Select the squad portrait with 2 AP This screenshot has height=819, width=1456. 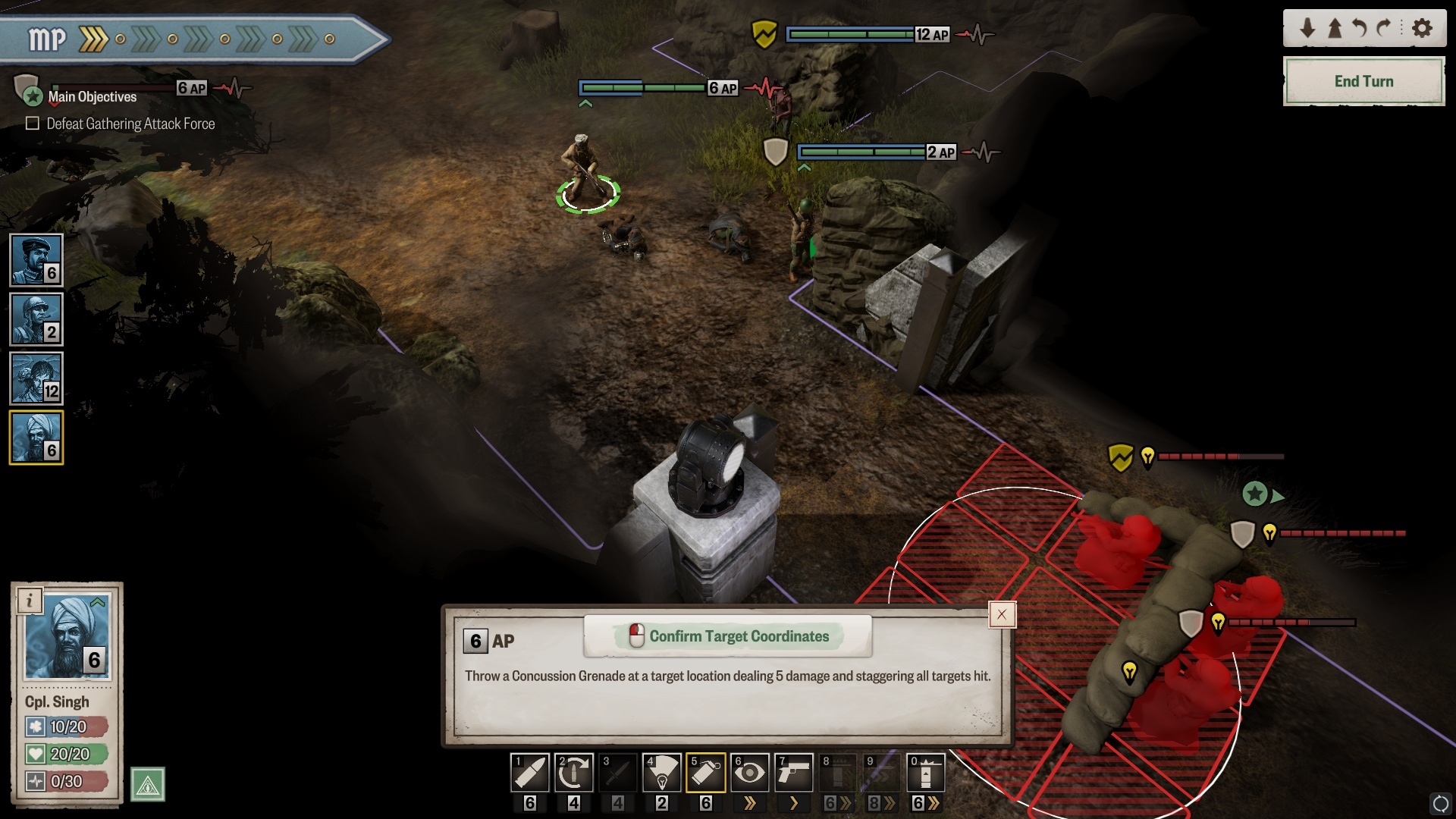(x=36, y=319)
